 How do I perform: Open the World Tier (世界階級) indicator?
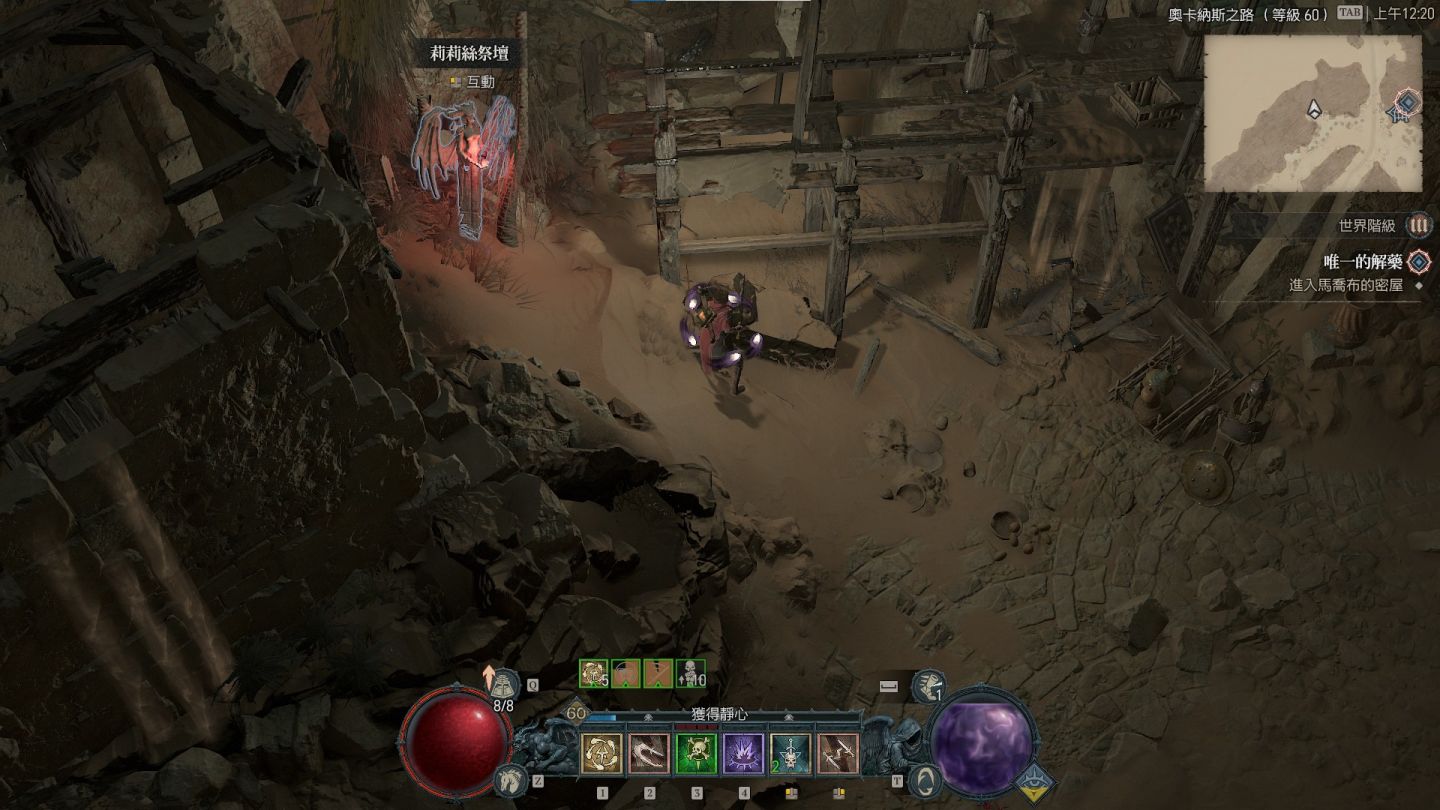pos(1418,226)
